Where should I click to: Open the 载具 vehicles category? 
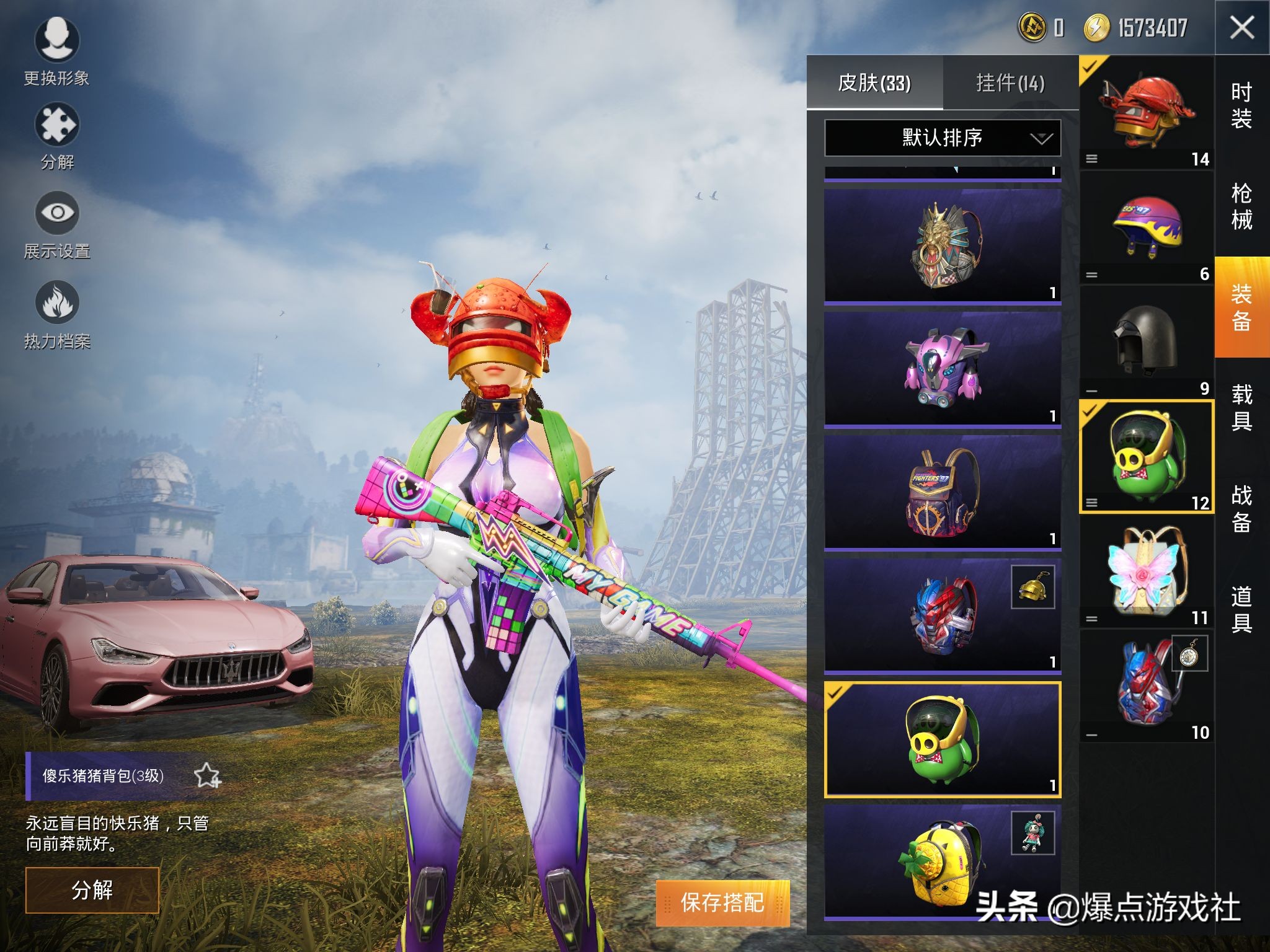click(1241, 407)
